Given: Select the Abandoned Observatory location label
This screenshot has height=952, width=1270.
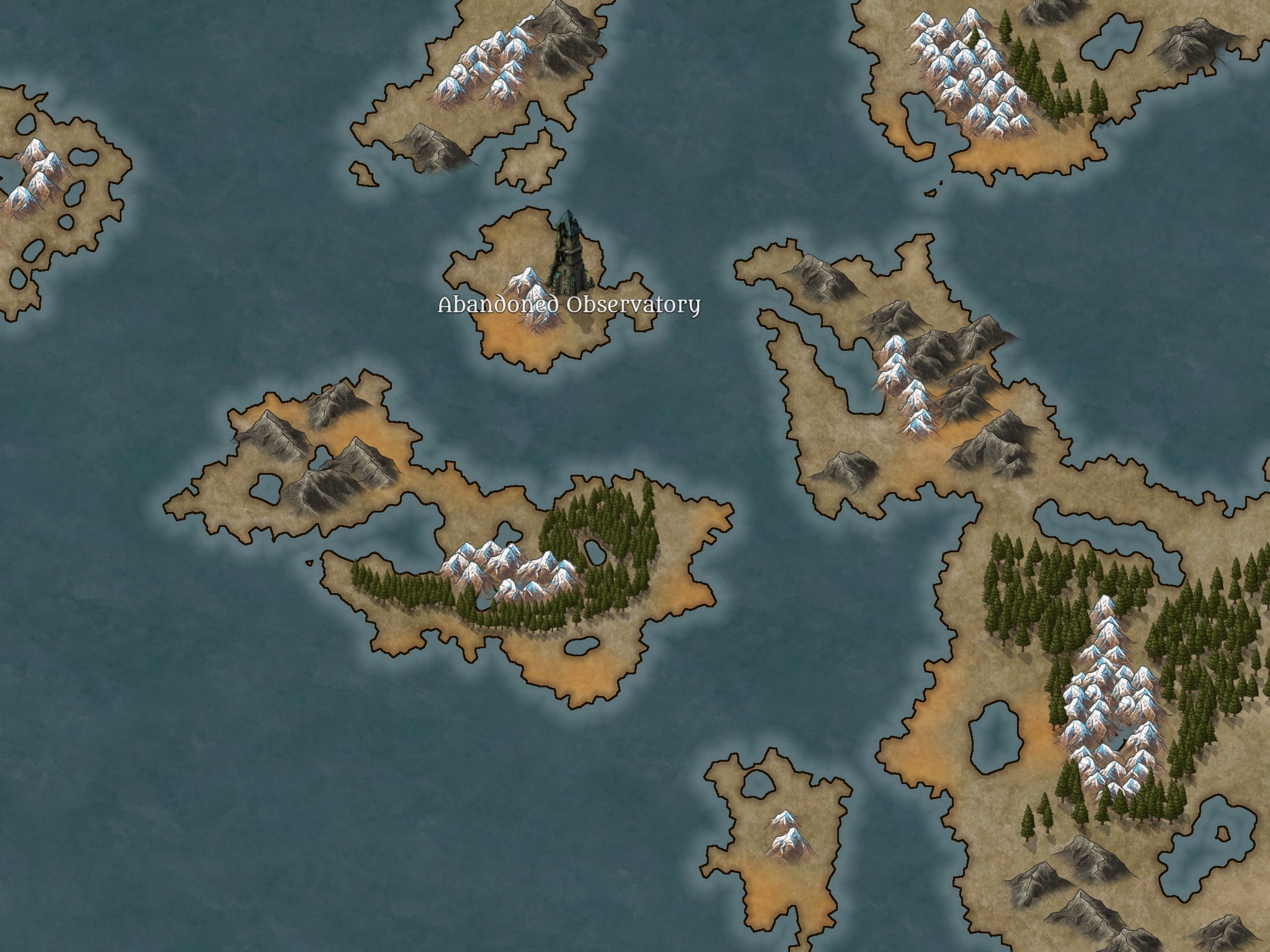Looking at the screenshot, I should (569, 306).
